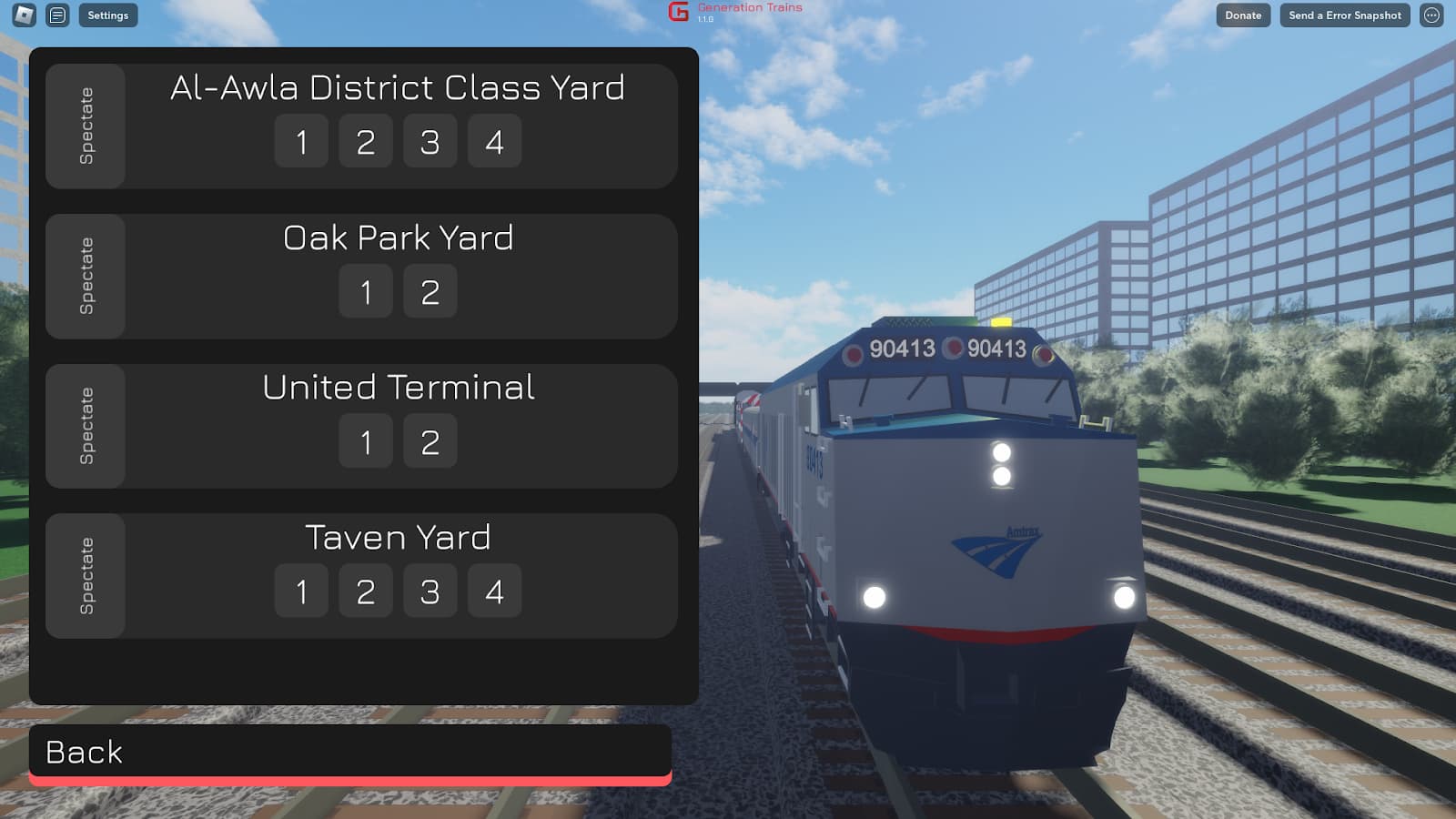Image resolution: width=1456 pixels, height=819 pixels.
Task: Choose slot 1 at Al-Awla District Class Yard
Action: point(301,141)
